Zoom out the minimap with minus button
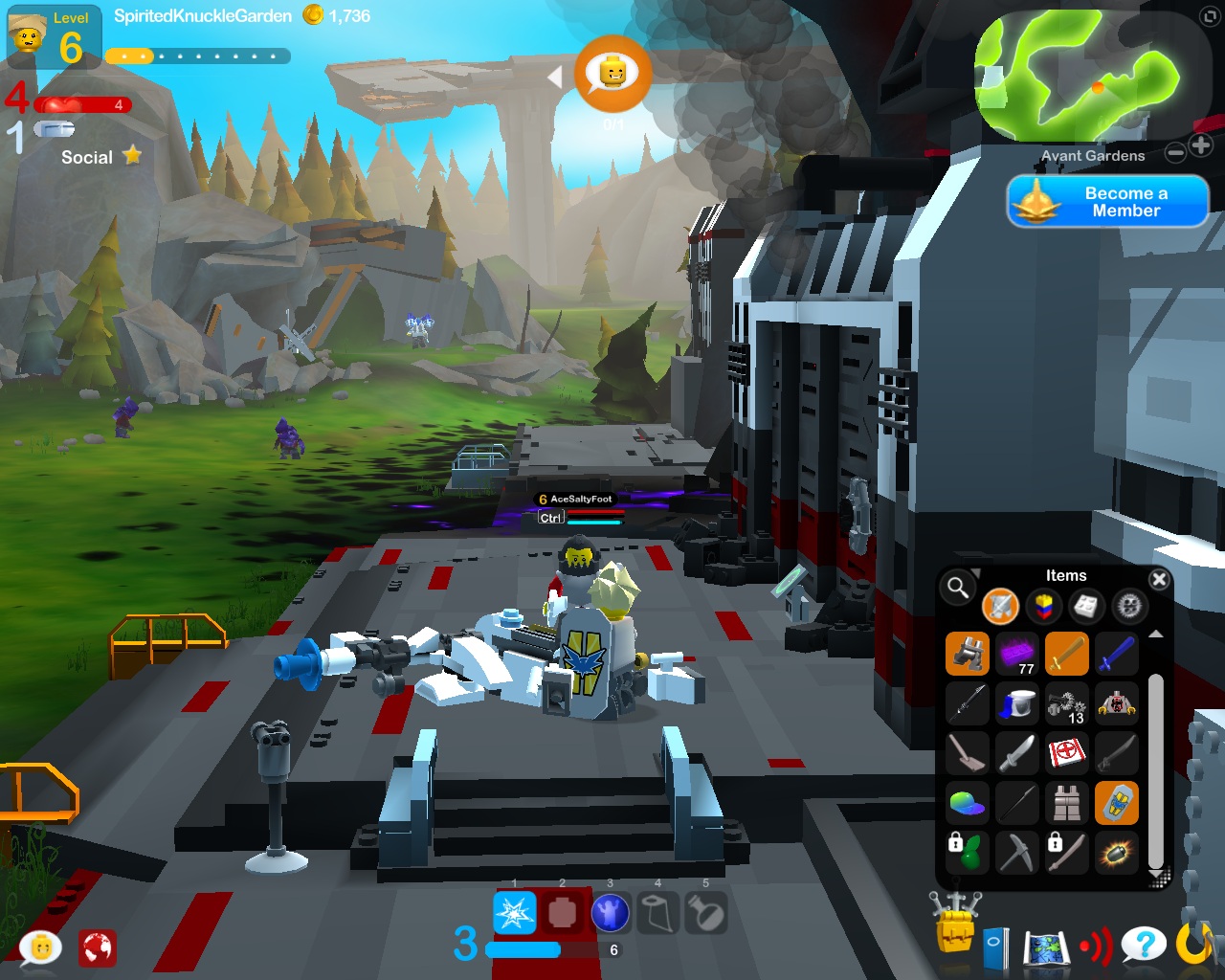The width and height of the screenshot is (1225, 980). pyautogui.click(x=1176, y=152)
